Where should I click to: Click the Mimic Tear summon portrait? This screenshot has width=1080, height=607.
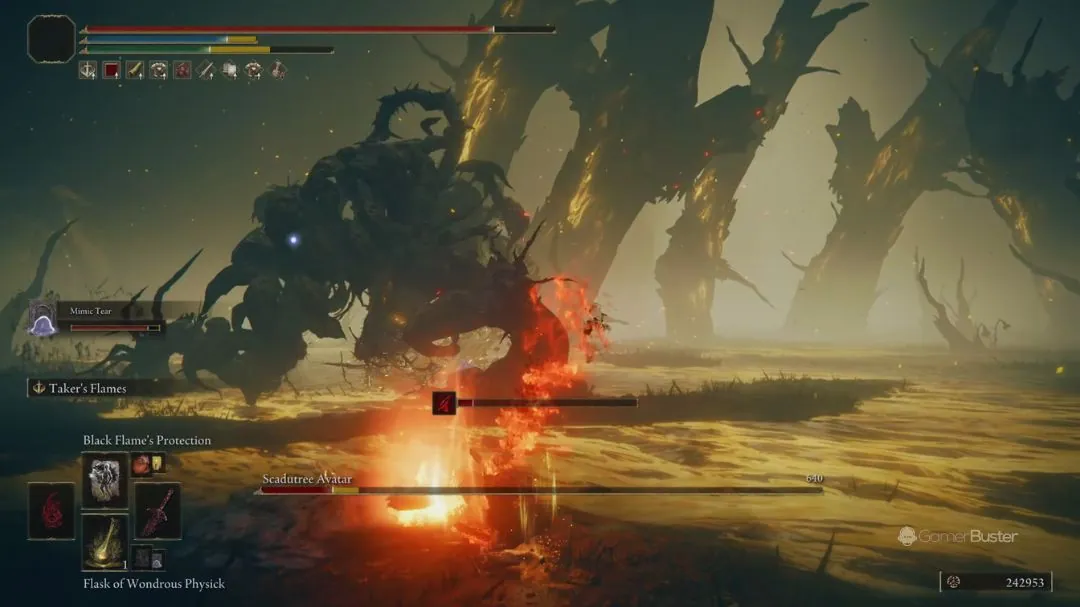coord(43,319)
